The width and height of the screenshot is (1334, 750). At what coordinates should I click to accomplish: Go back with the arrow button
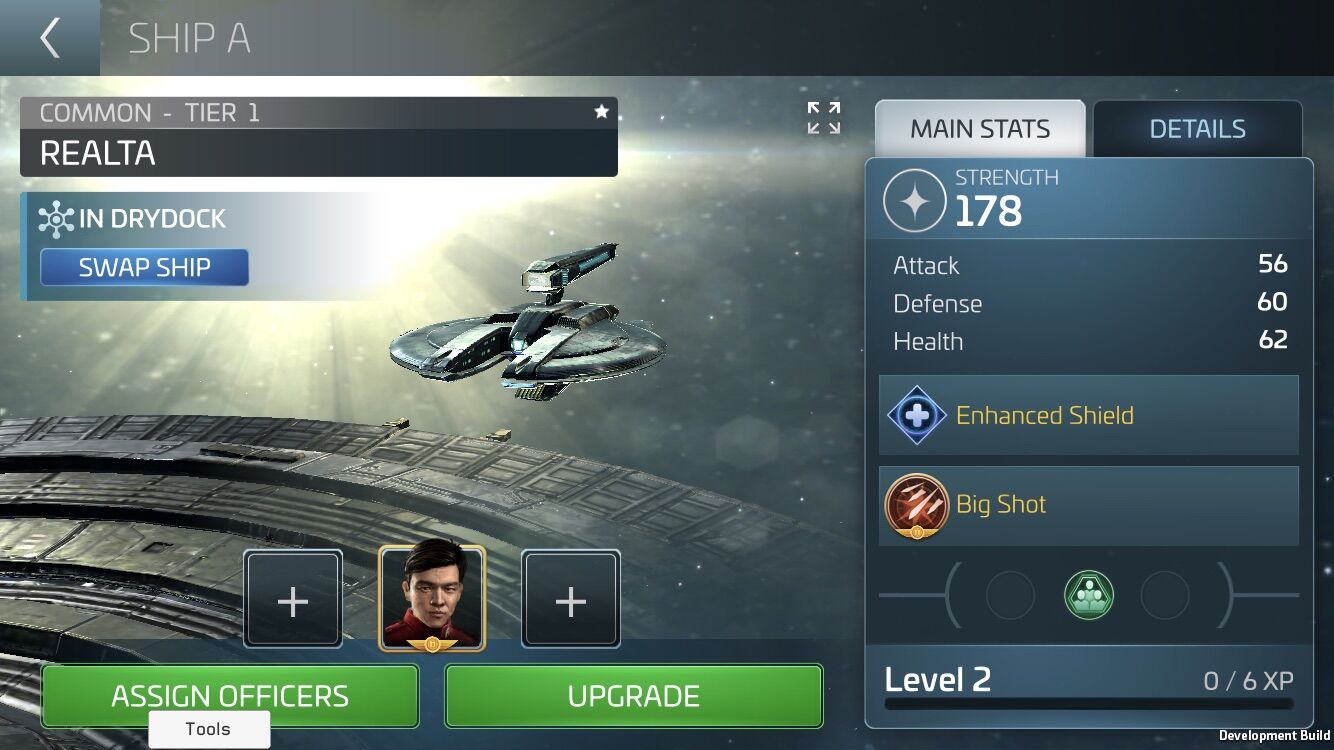(49, 38)
